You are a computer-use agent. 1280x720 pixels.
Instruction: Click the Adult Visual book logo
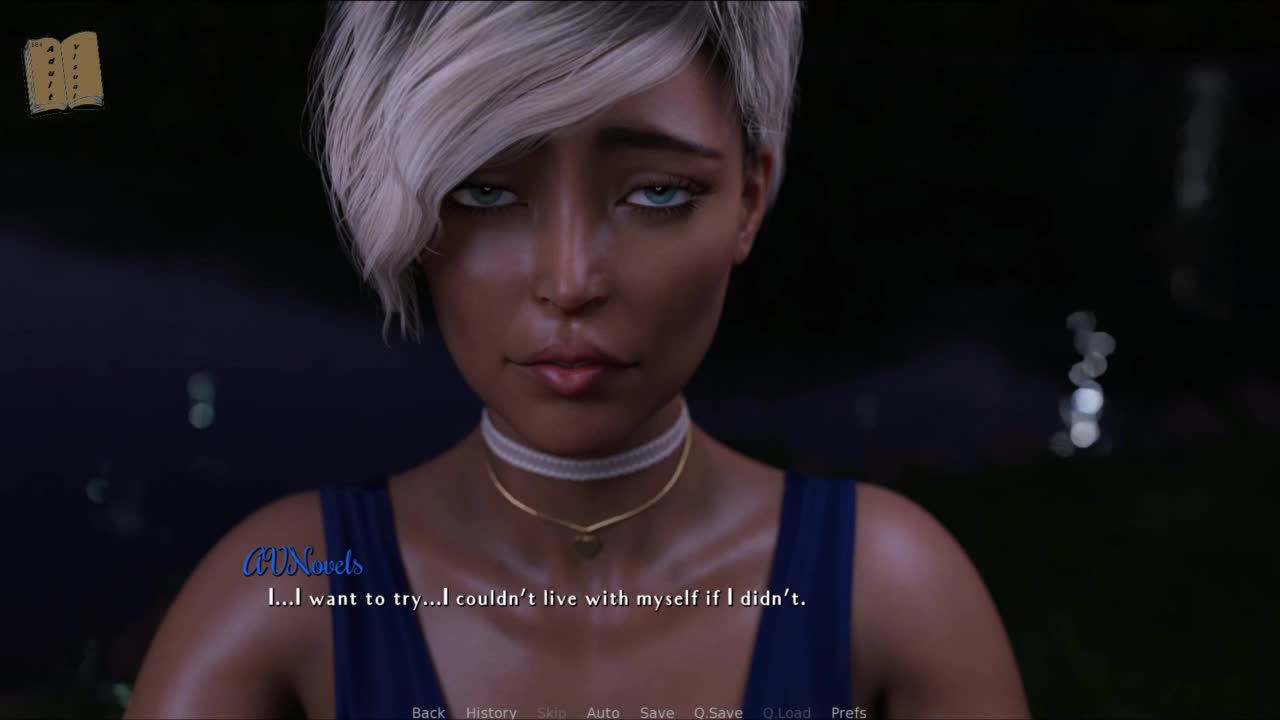[63, 72]
